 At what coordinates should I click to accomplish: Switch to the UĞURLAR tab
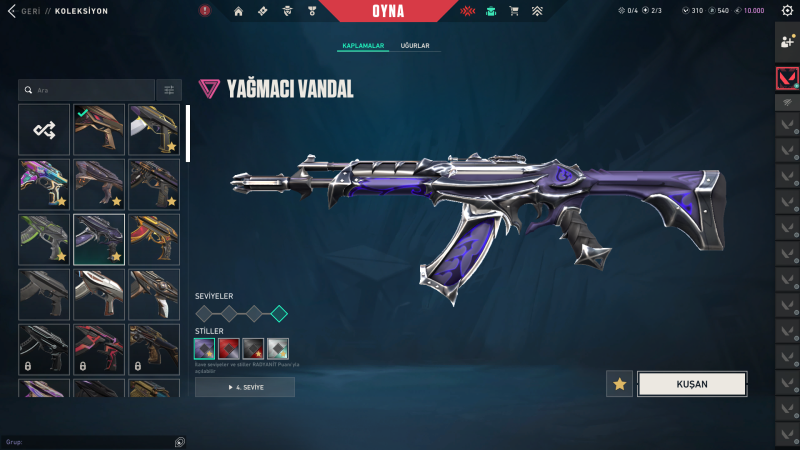(x=416, y=46)
